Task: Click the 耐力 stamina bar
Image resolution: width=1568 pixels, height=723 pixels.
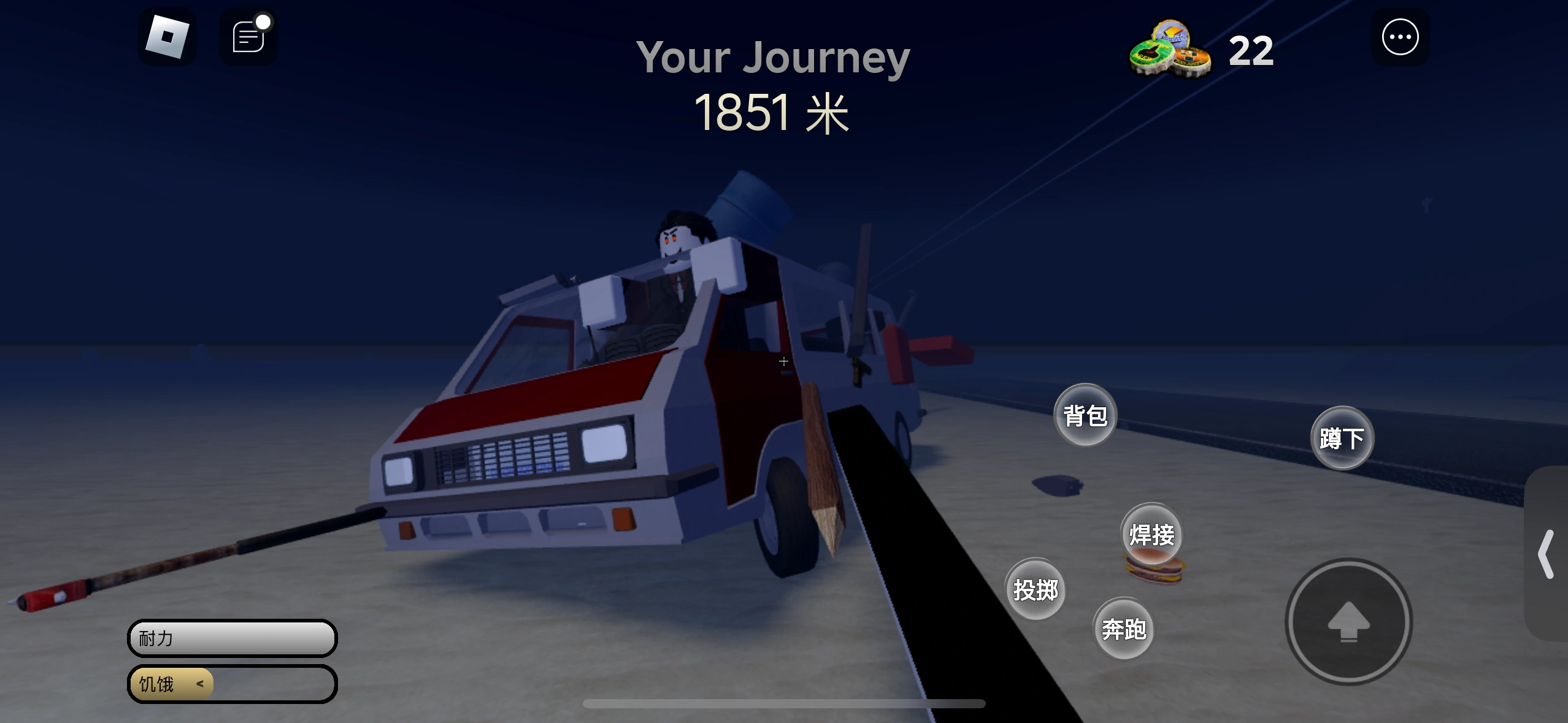Action: coord(231,638)
